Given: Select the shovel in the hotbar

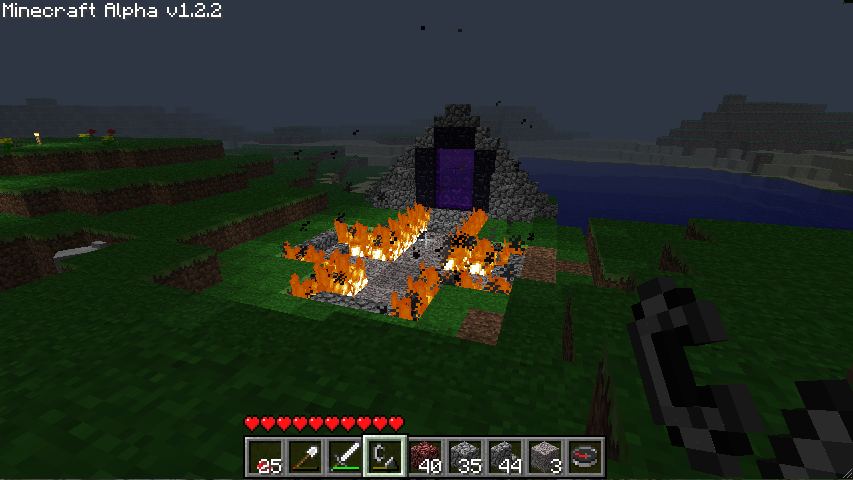Looking at the screenshot, I should (305, 457).
